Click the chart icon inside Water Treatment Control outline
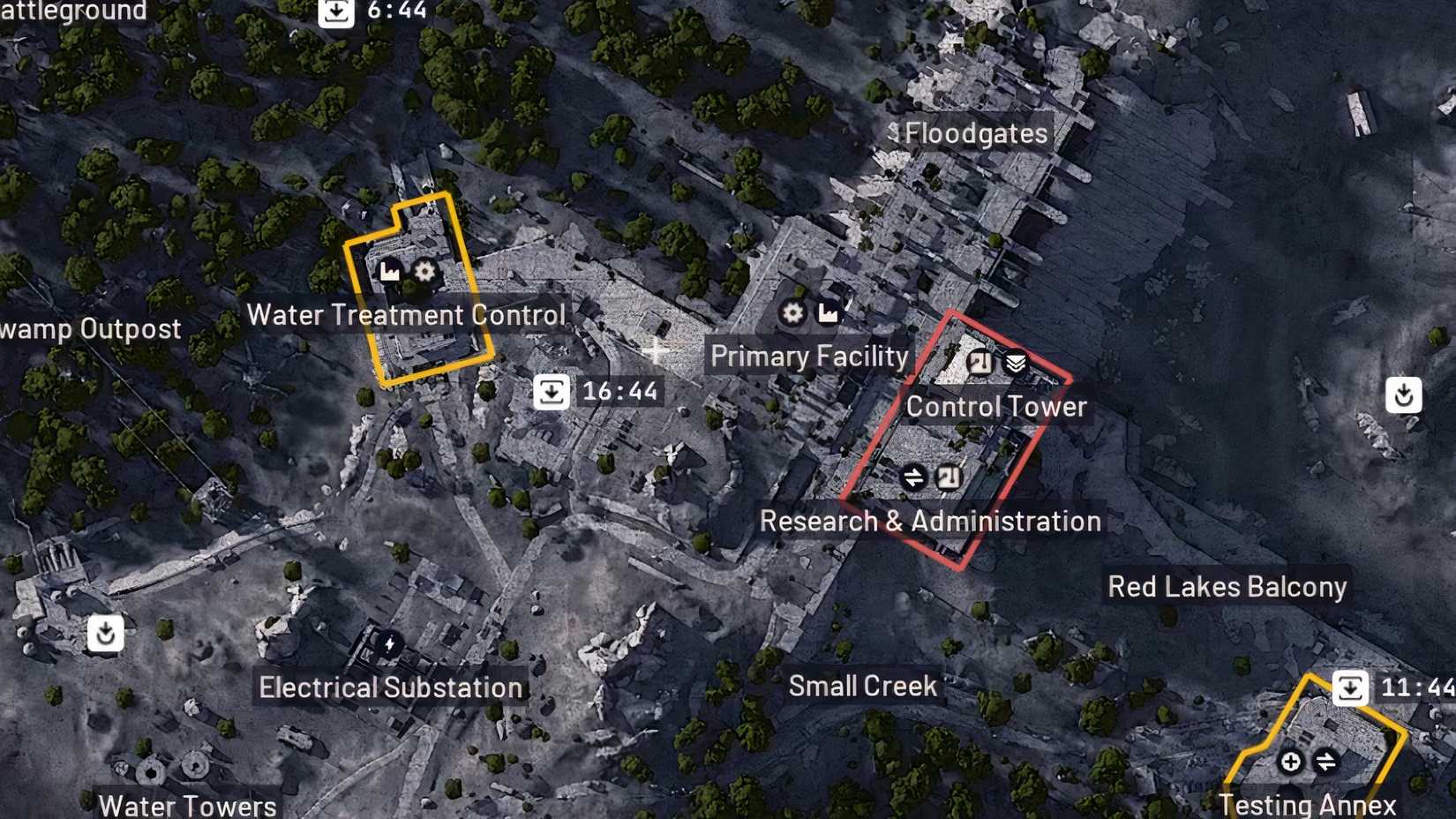This screenshot has height=819, width=1456. [x=388, y=272]
